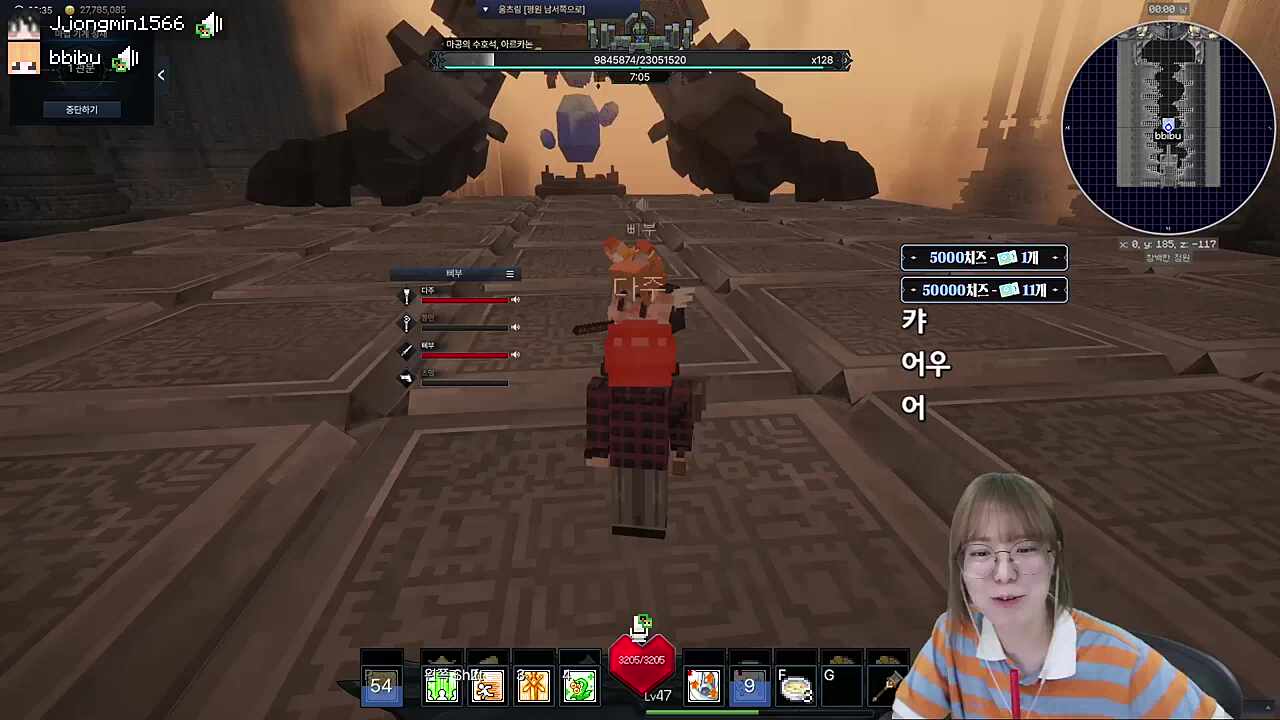Click the 1관문 stage label
Screen dimensions: 1280x720
pyautogui.click(x=81, y=68)
